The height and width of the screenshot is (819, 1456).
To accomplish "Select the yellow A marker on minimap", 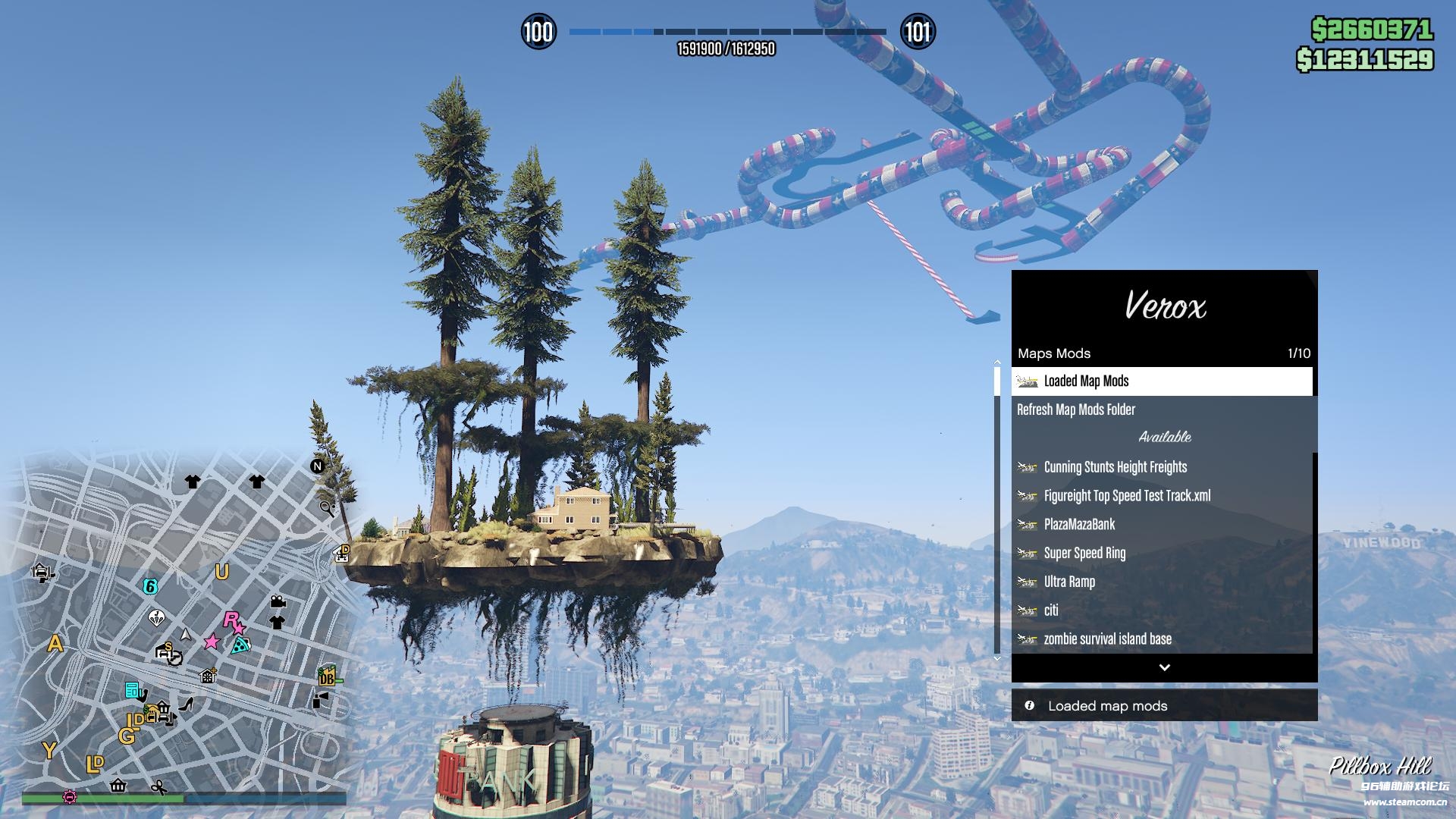I will point(55,645).
